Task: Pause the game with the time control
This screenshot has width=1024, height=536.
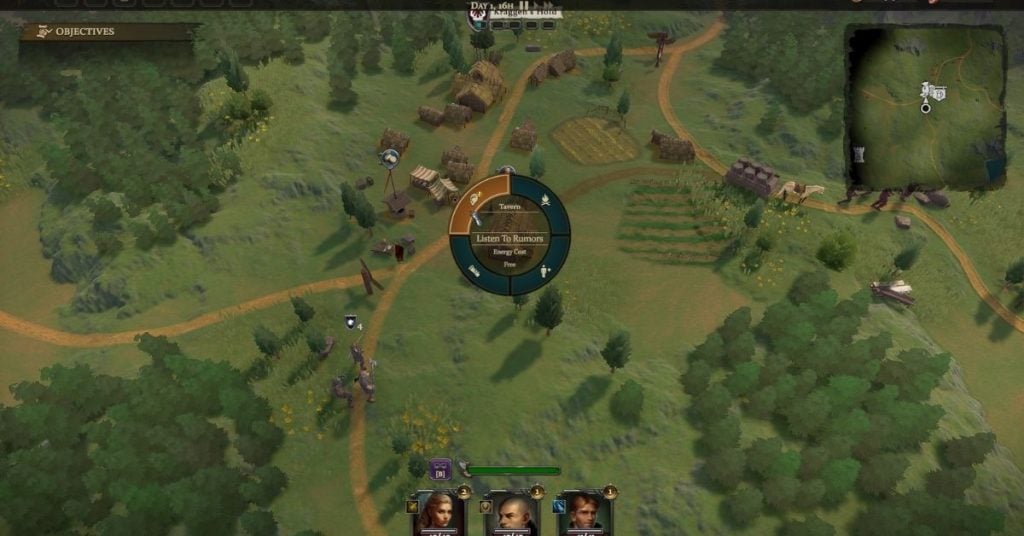Action: (523, 7)
